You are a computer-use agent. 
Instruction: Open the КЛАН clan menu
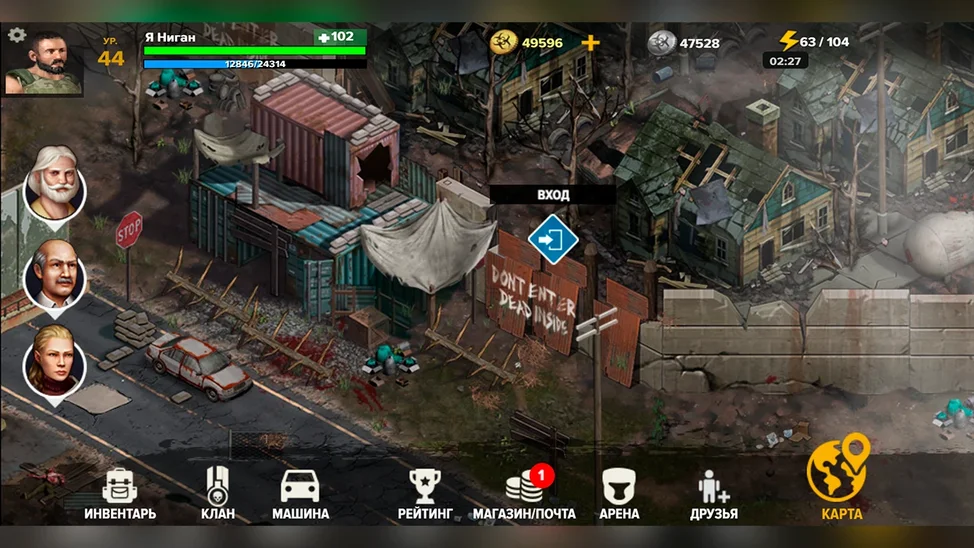(x=218, y=494)
